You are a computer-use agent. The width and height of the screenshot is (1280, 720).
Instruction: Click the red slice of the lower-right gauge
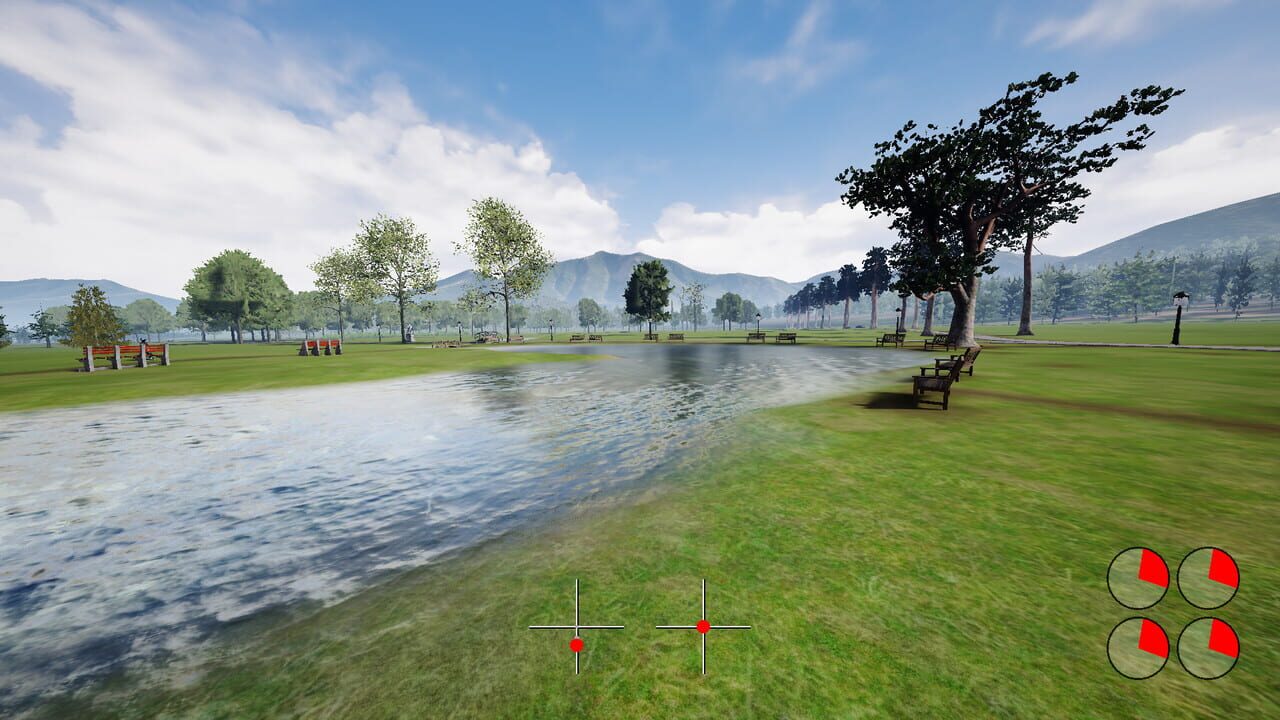coord(1222,635)
